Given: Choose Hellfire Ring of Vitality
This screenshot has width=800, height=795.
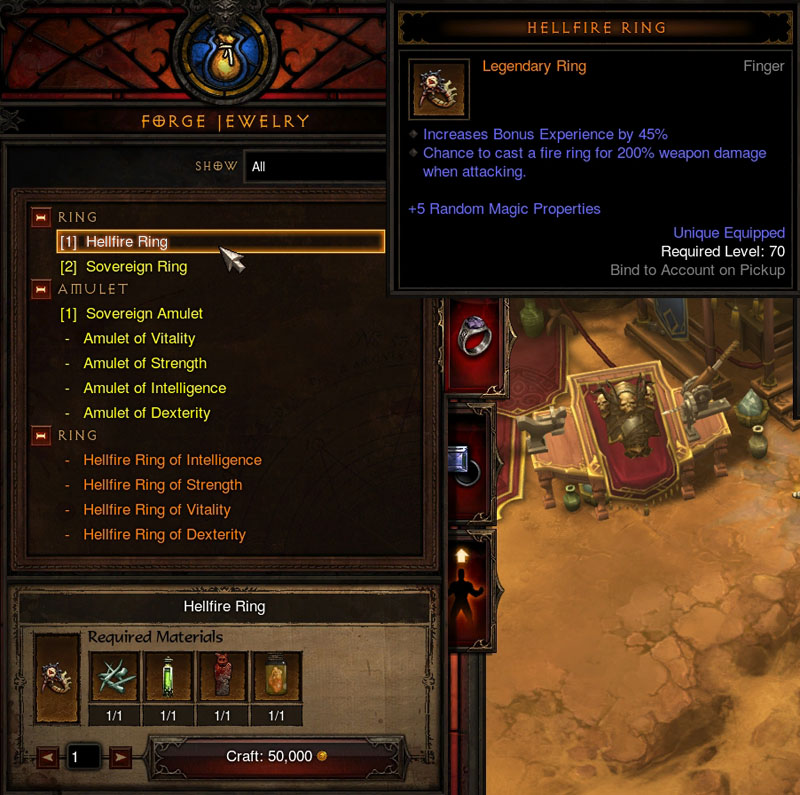Looking at the screenshot, I should (157, 510).
